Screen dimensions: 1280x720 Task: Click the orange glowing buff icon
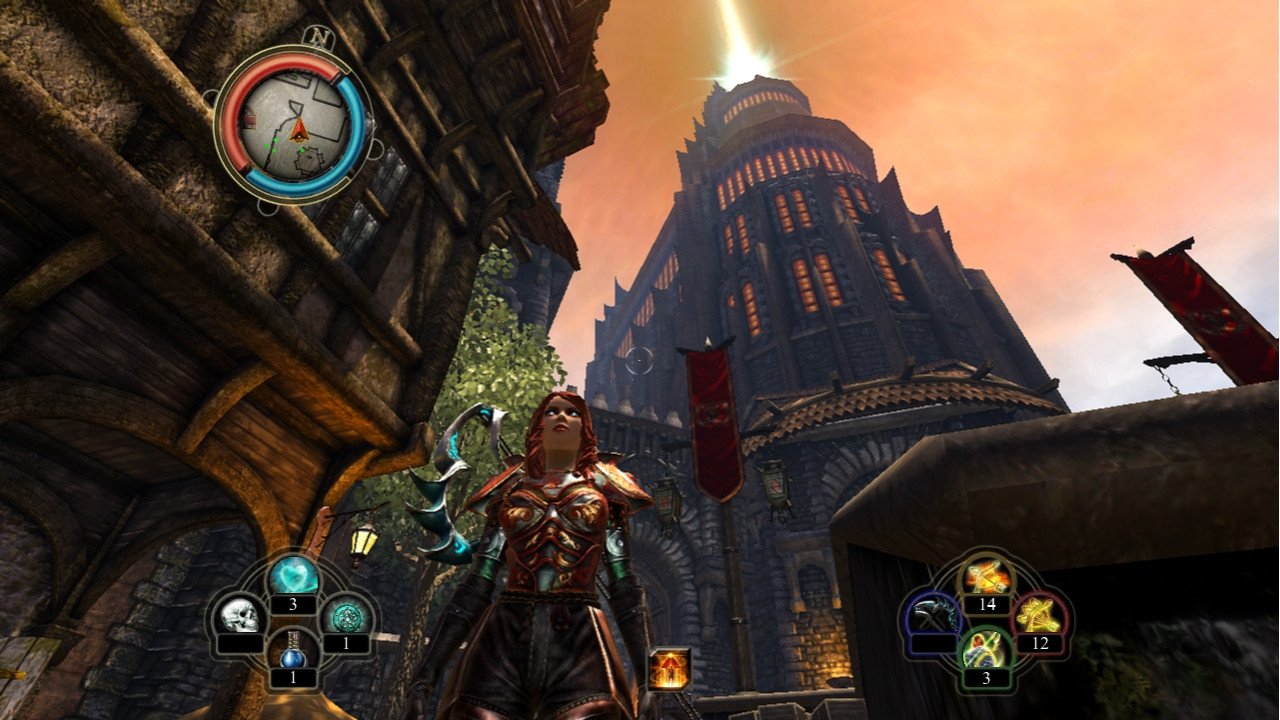(668, 670)
